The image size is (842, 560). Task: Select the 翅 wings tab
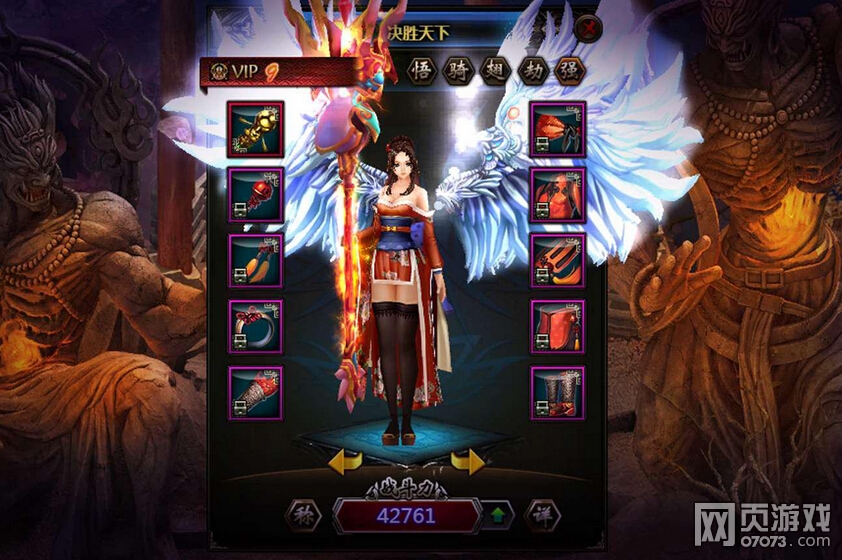tap(495, 70)
